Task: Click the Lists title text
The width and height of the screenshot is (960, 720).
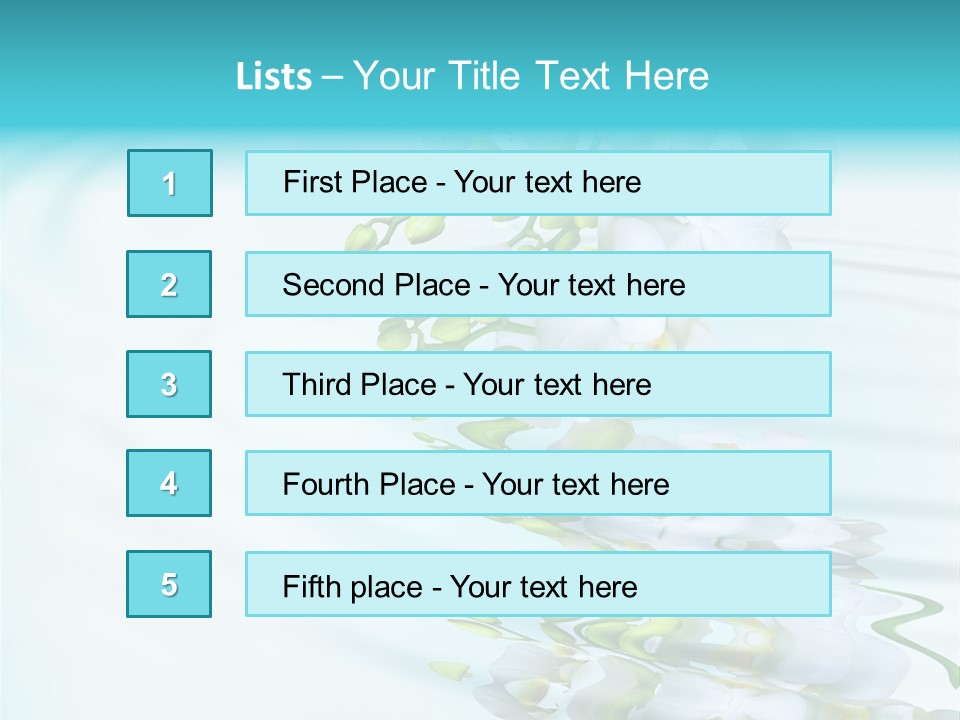Action: pyautogui.click(x=472, y=76)
